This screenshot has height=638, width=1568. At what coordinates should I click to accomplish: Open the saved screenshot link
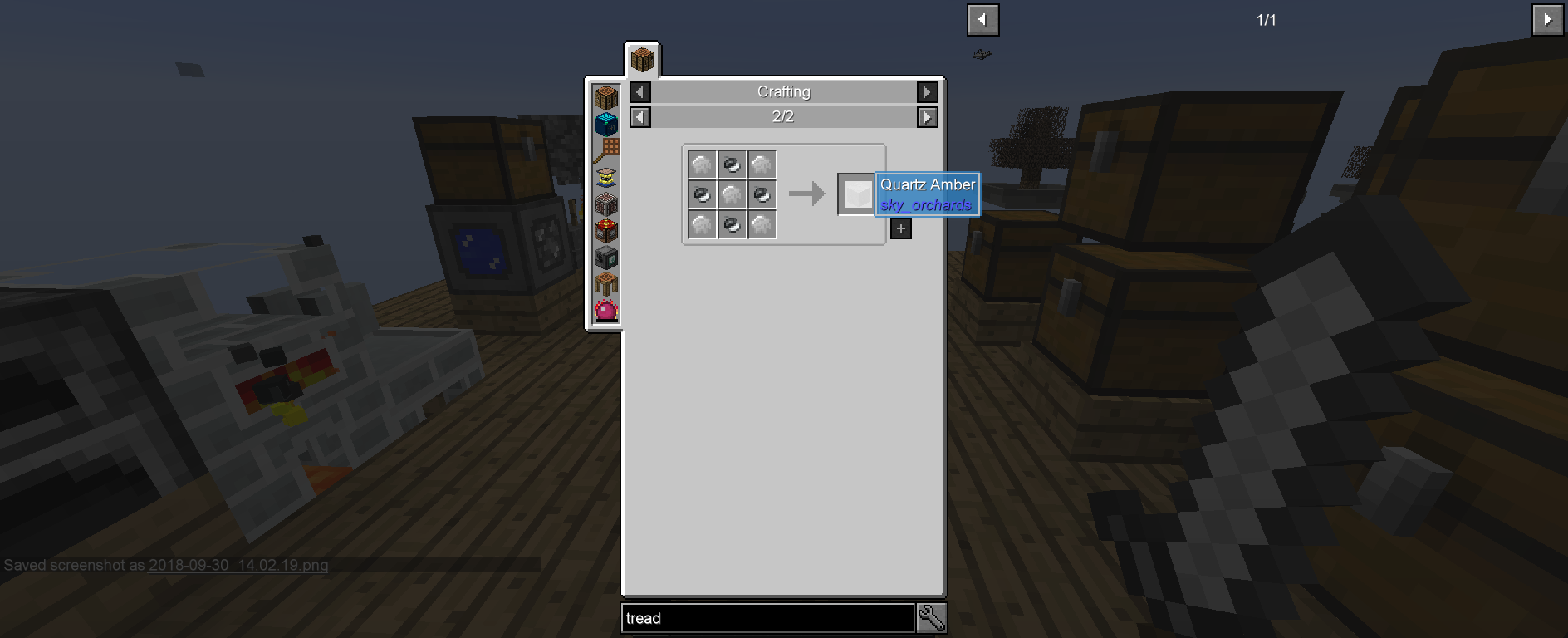237,566
